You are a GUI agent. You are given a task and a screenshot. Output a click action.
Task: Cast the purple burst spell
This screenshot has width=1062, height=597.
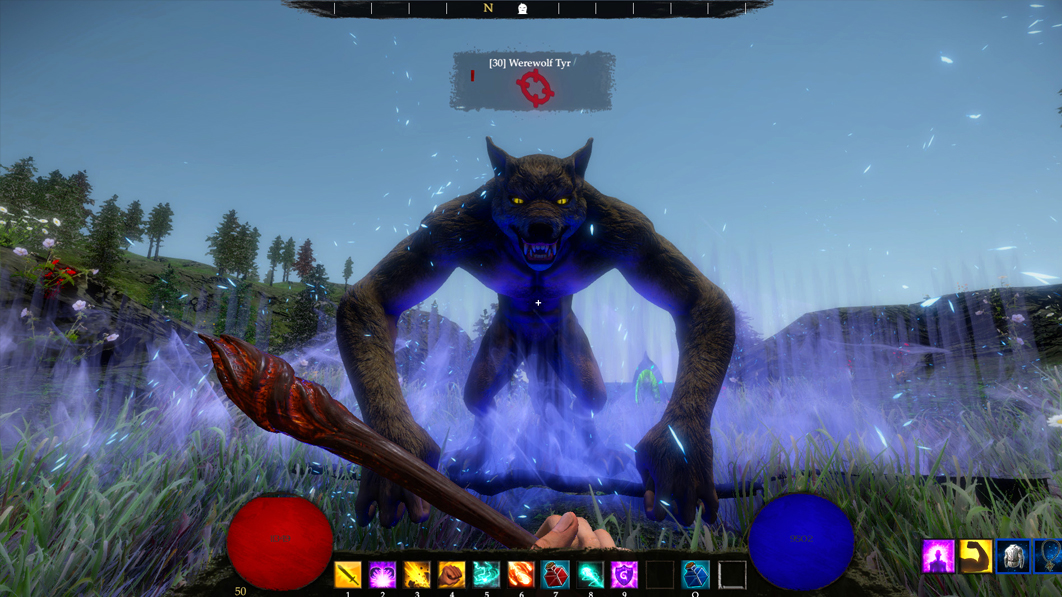coord(382,575)
